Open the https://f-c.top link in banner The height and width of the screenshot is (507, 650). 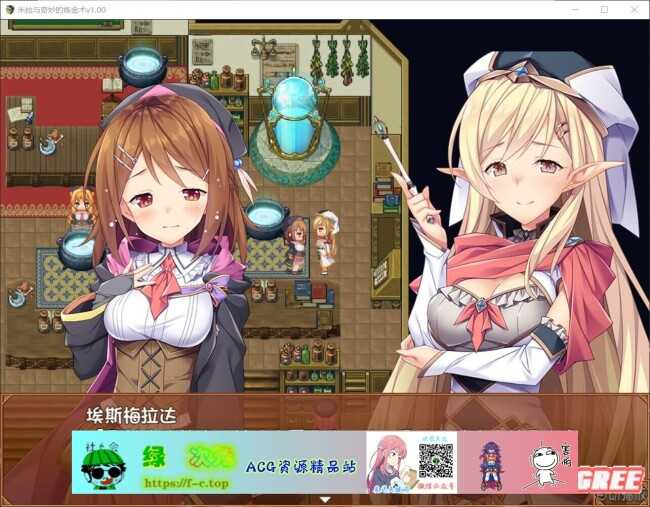pos(187,481)
